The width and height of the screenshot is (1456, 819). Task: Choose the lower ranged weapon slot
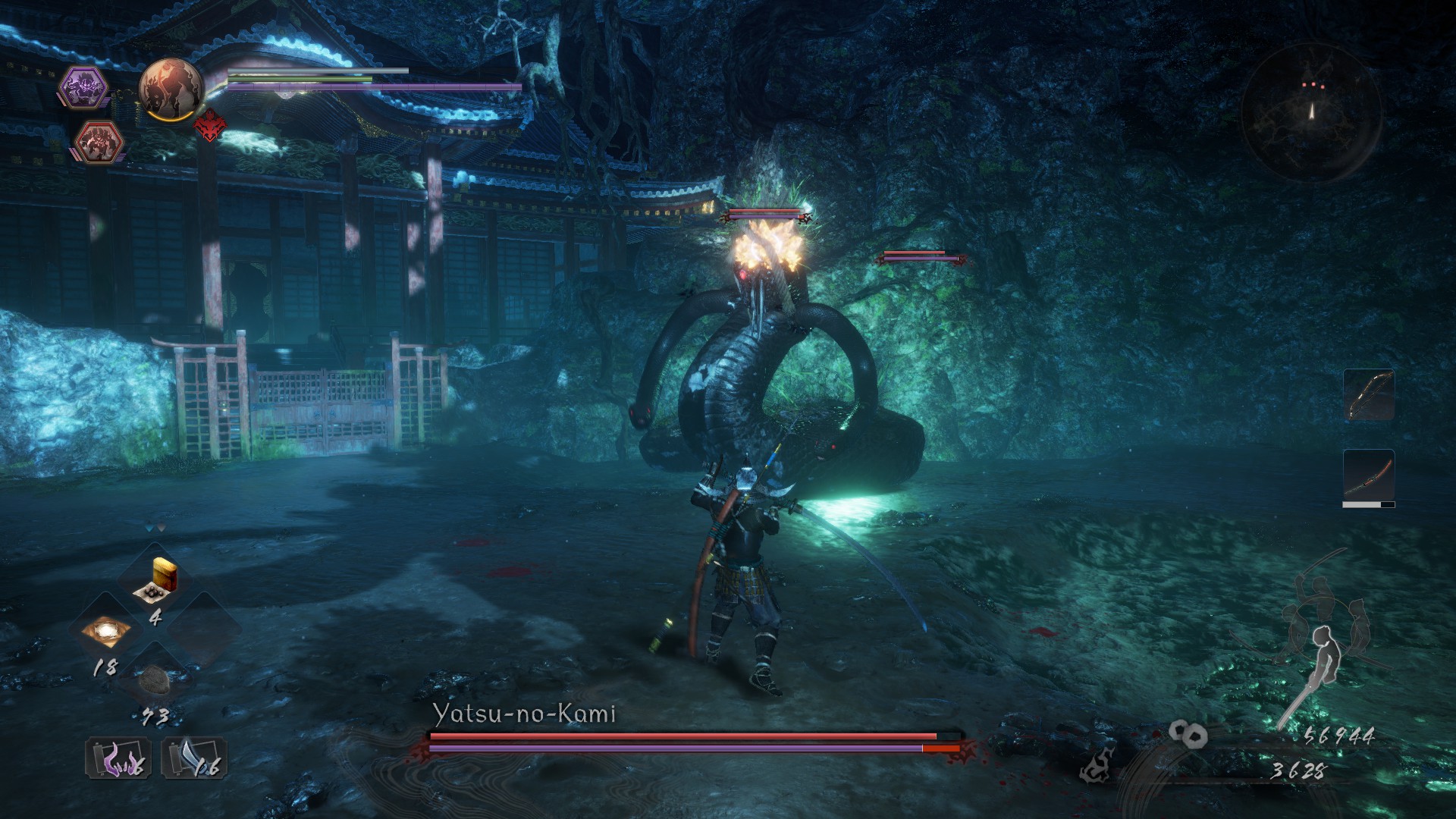pyautogui.click(x=1369, y=476)
